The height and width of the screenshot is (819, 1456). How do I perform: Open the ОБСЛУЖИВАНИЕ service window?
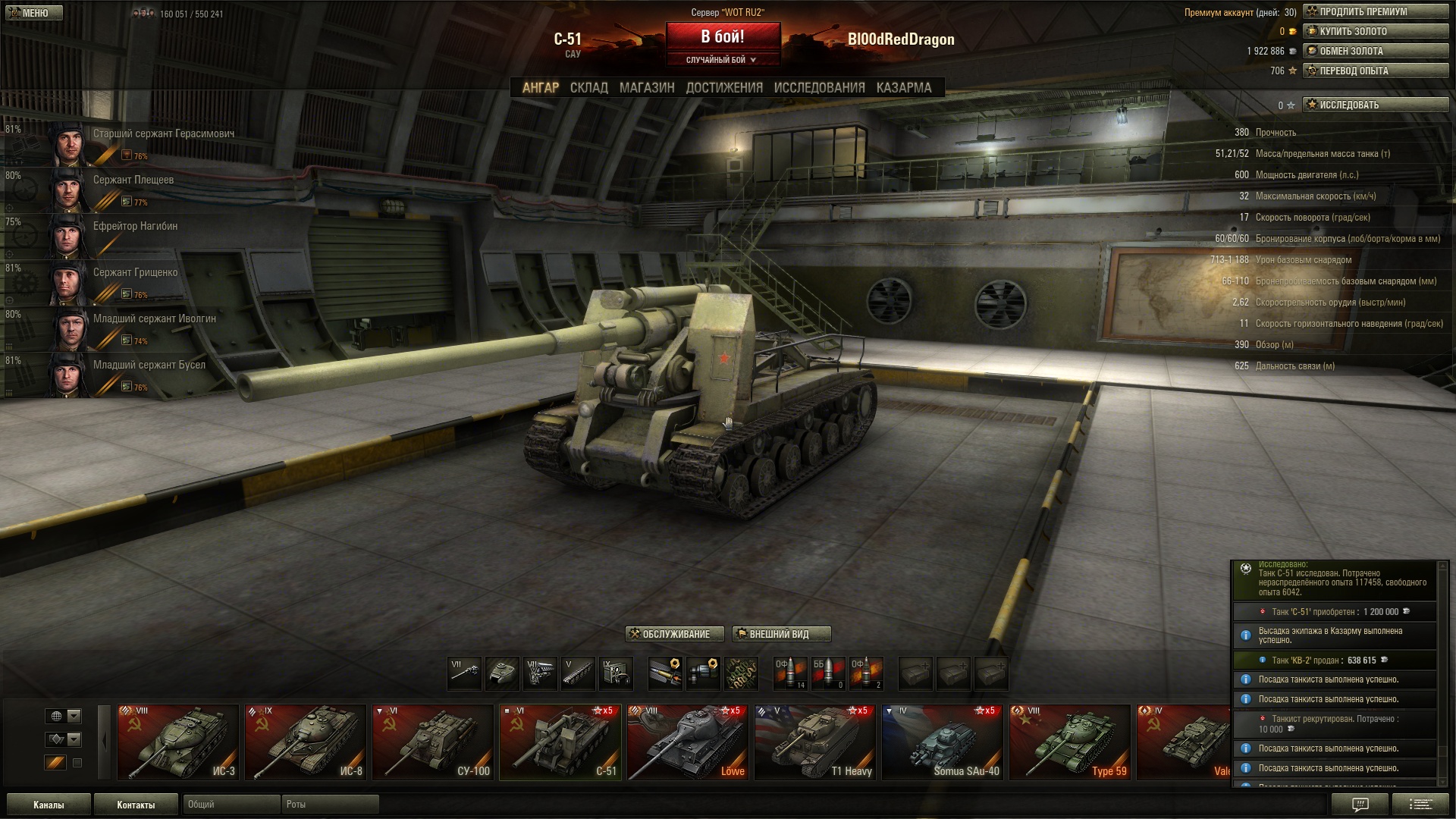(x=674, y=634)
